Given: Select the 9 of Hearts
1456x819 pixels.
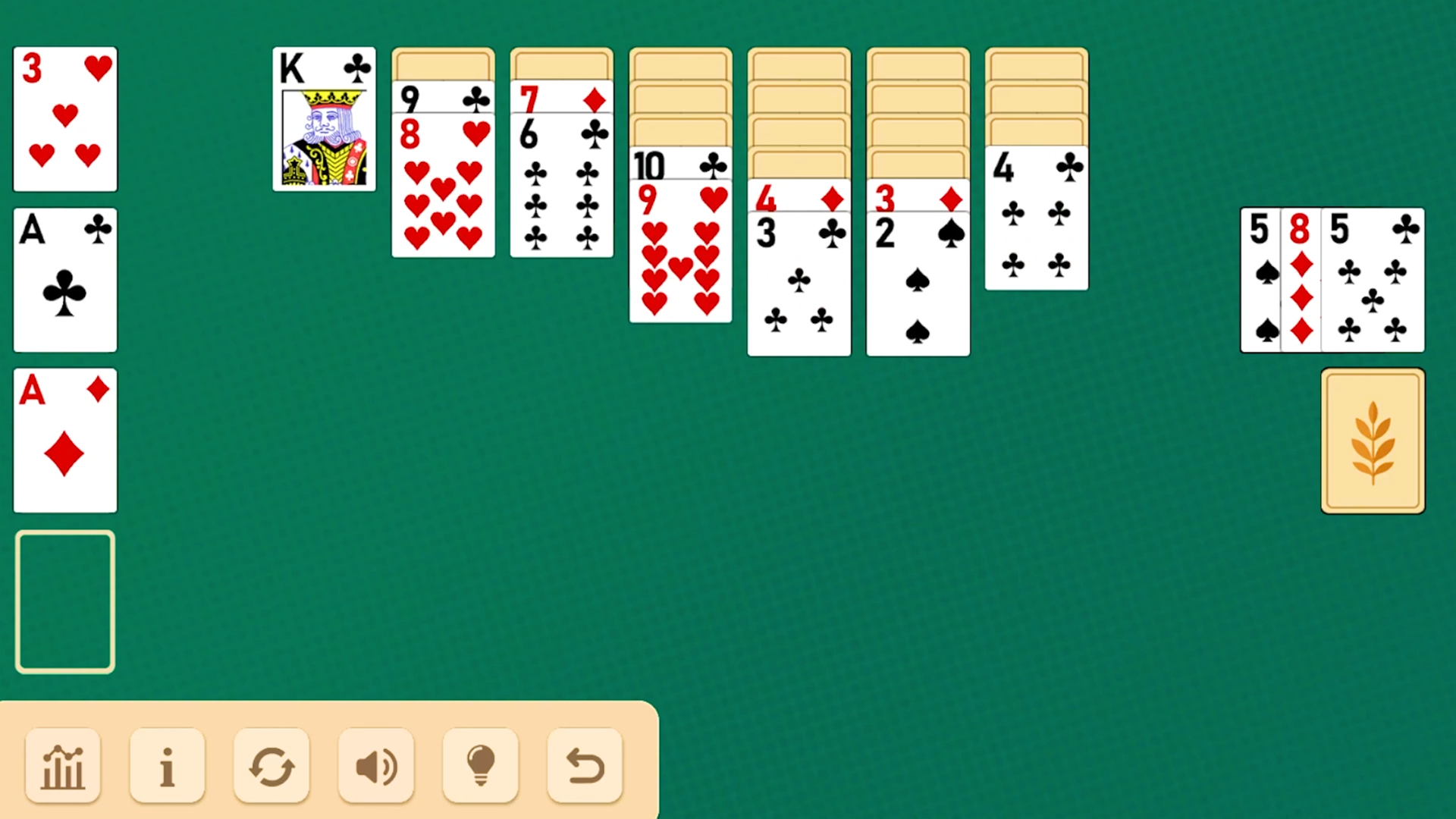Looking at the screenshot, I should tap(680, 250).
